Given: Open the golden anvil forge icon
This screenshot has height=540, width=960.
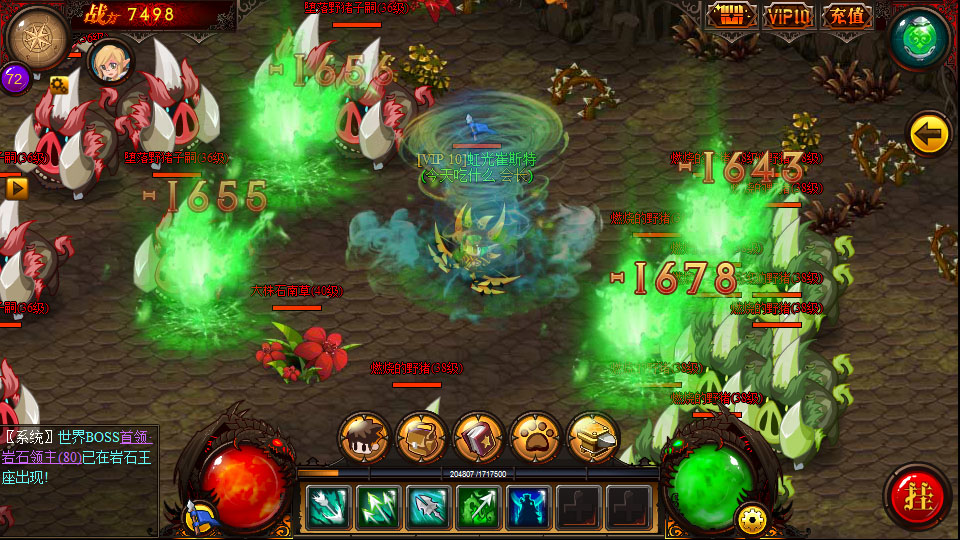Looking at the screenshot, I should point(592,437).
